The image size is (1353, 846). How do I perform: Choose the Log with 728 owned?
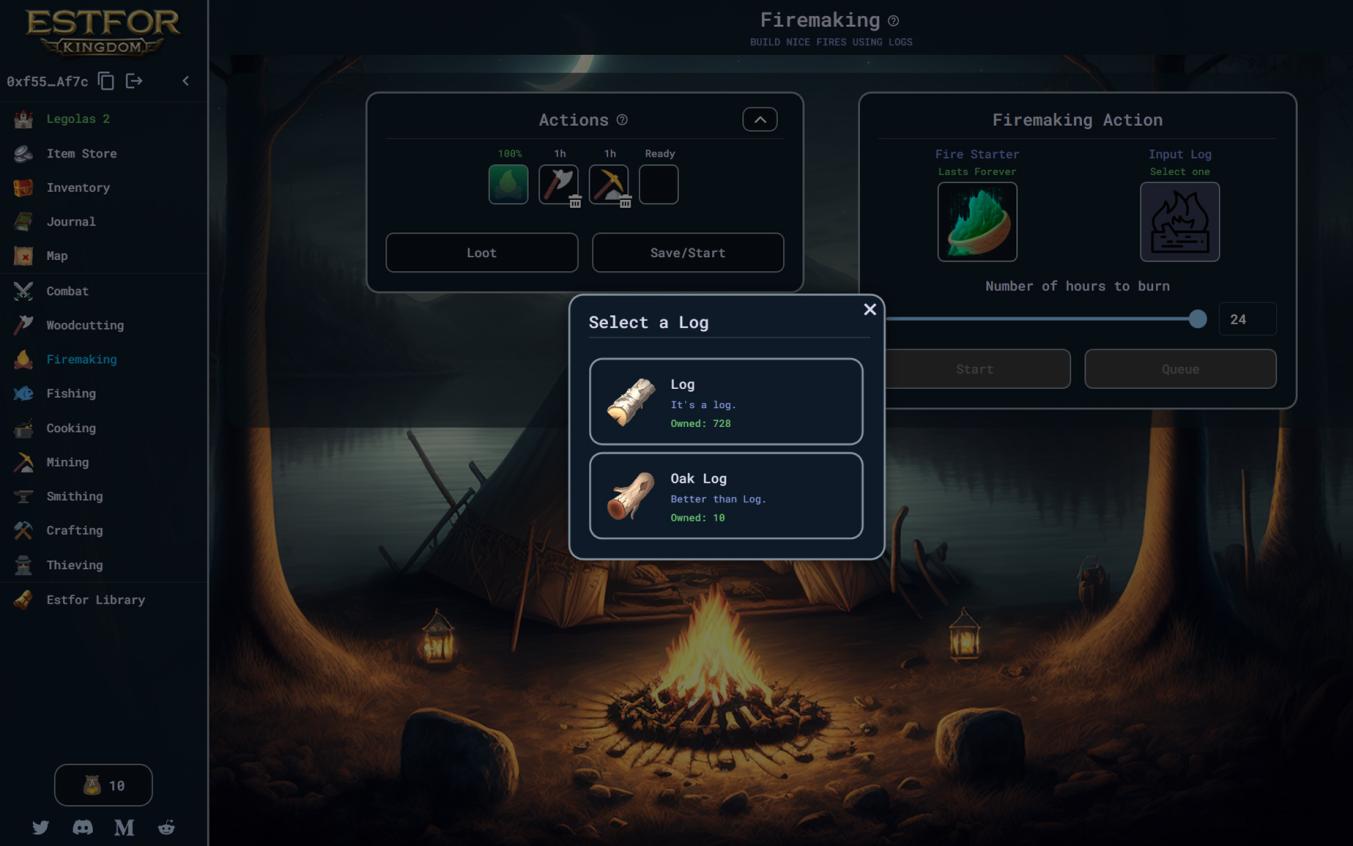click(x=726, y=402)
